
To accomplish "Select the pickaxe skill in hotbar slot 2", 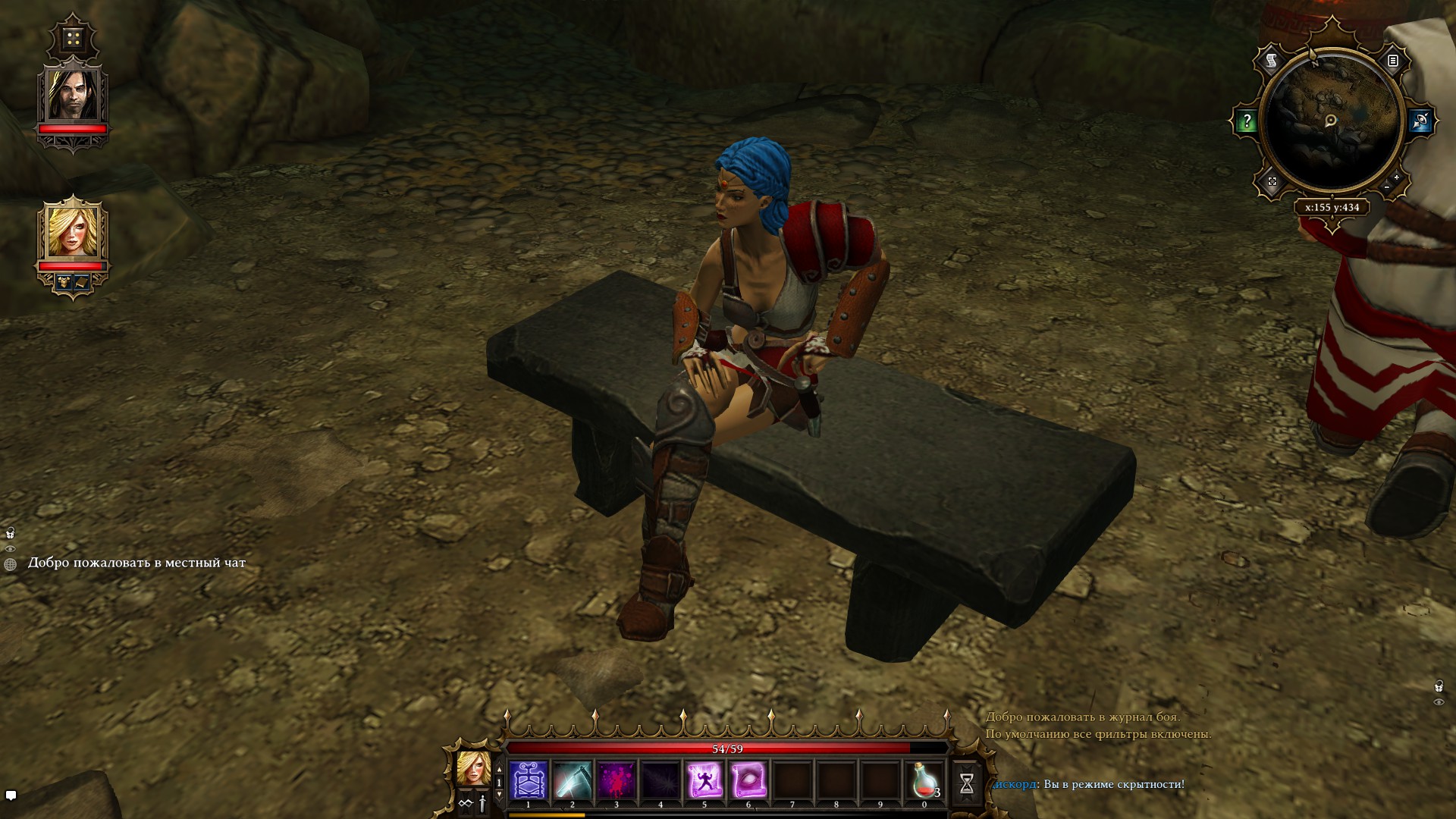I will tap(572, 779).
